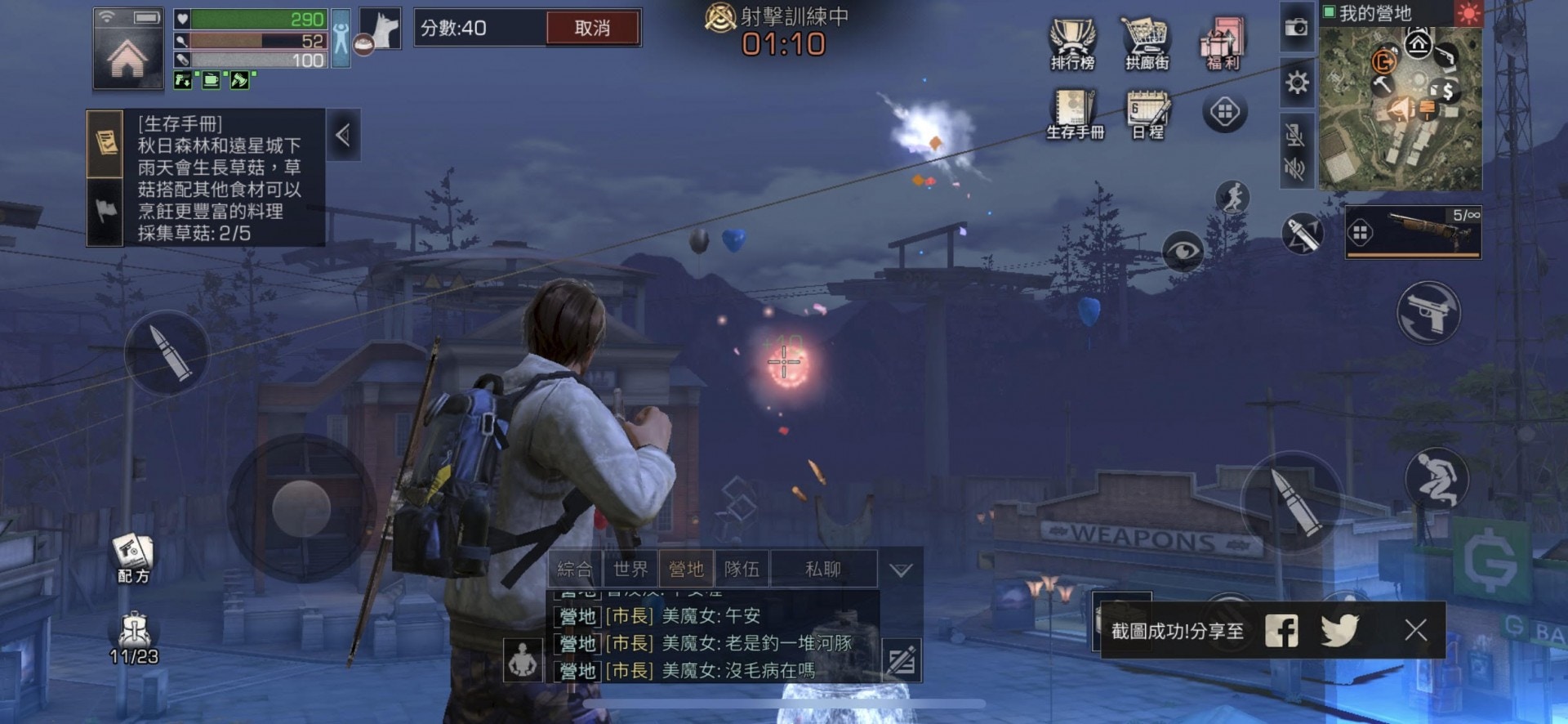This screenshot has width=1568, height=724.
Task: Open the 福利 rewards menu
Action: point(1223,43)
